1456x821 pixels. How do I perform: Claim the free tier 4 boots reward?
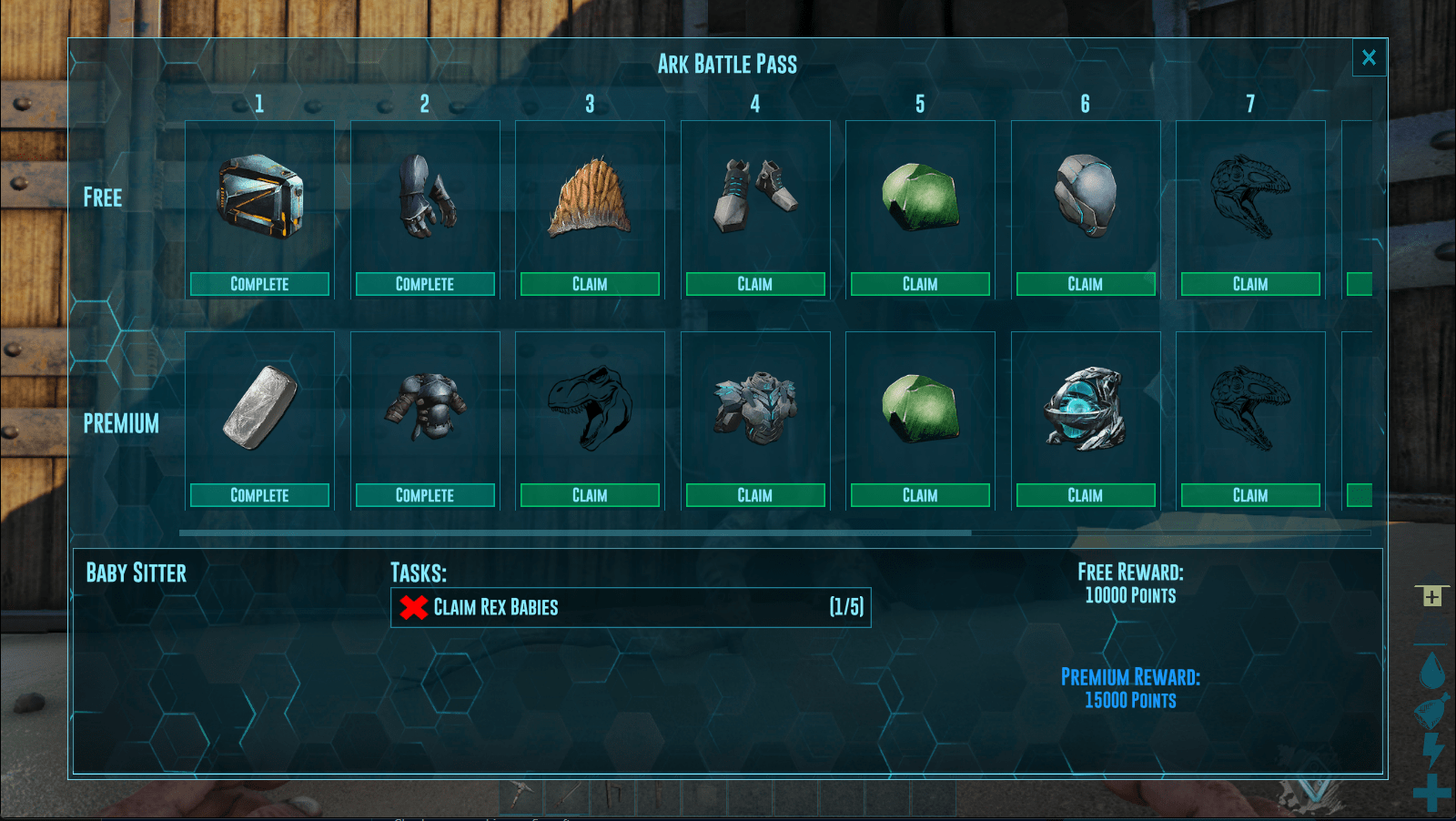coord(754,284)
